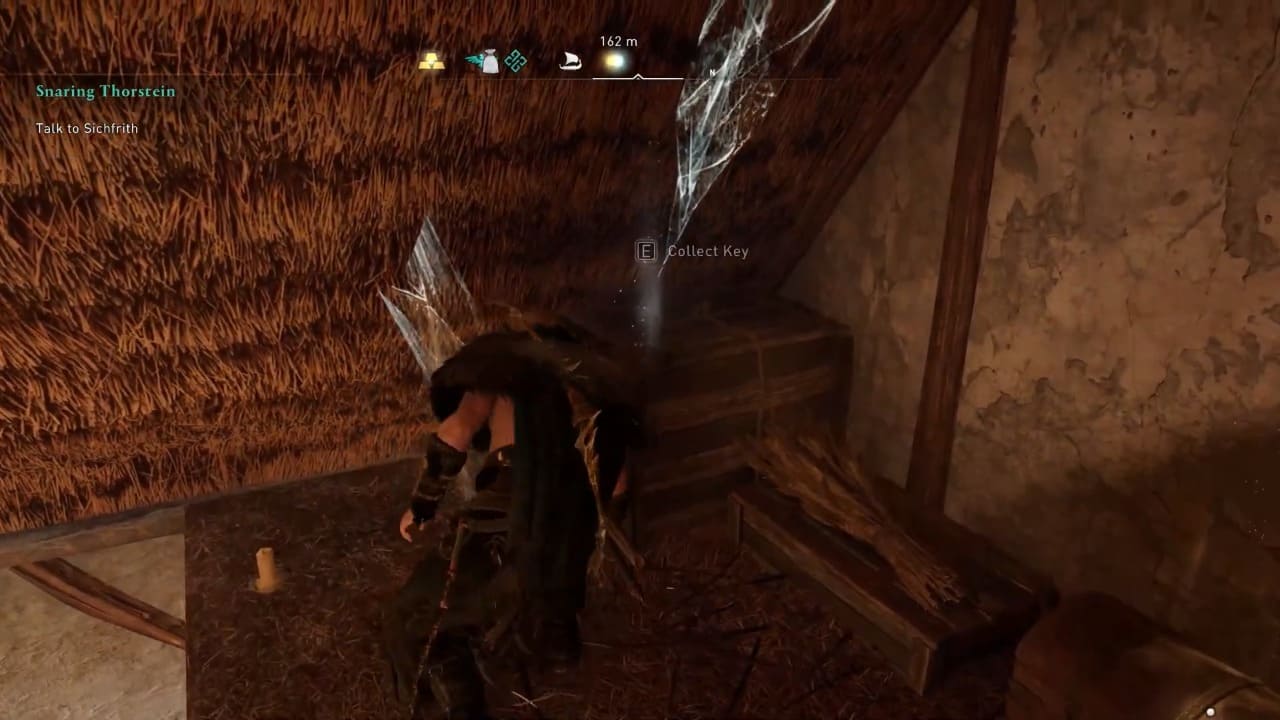The width and height of the screenshot is (1280, 720).
Task: Click the teal opal knot icon
Action: [515, 59]
